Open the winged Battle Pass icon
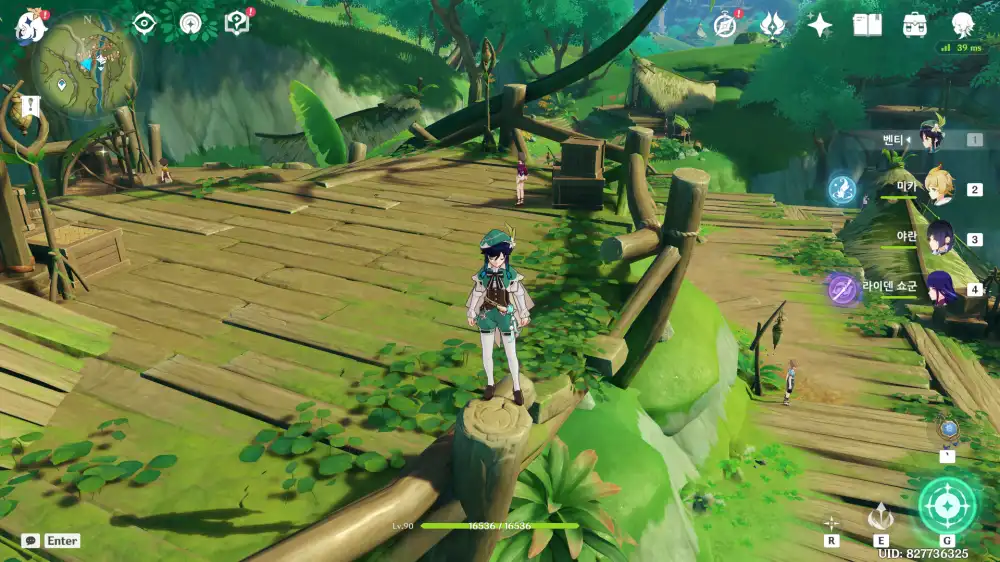 [772, 25]
